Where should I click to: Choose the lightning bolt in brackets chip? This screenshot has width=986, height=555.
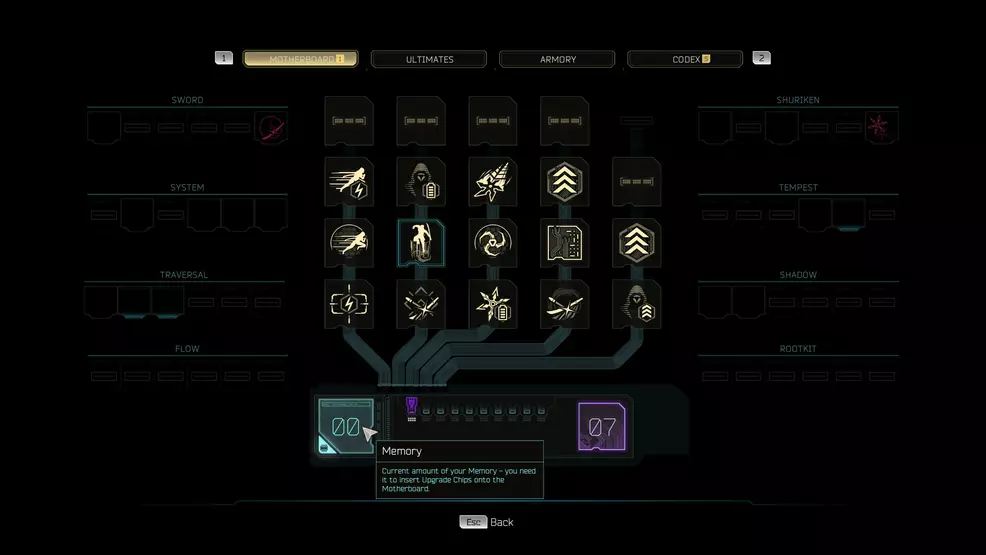349,304
